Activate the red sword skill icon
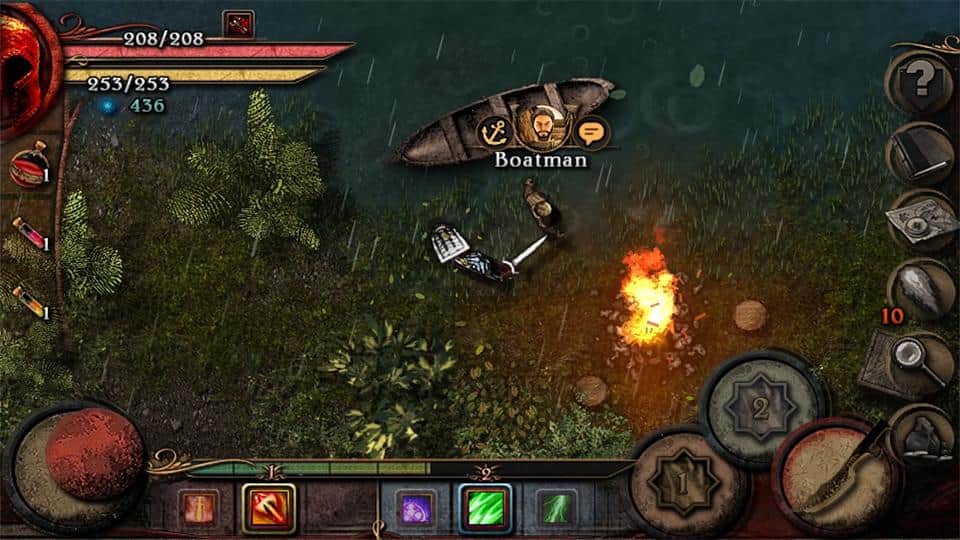960x540 pixels. (197, 508)
